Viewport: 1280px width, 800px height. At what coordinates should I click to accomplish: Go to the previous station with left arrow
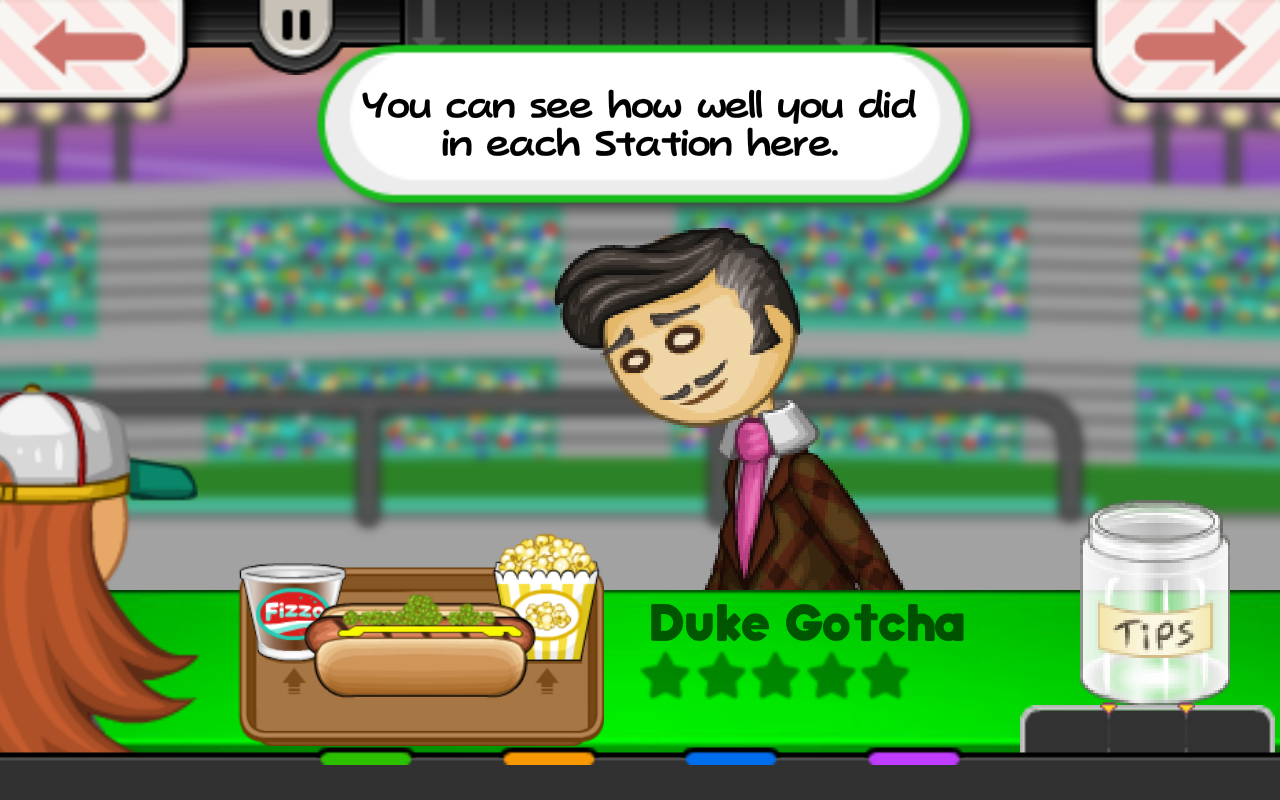pos(90,46)
